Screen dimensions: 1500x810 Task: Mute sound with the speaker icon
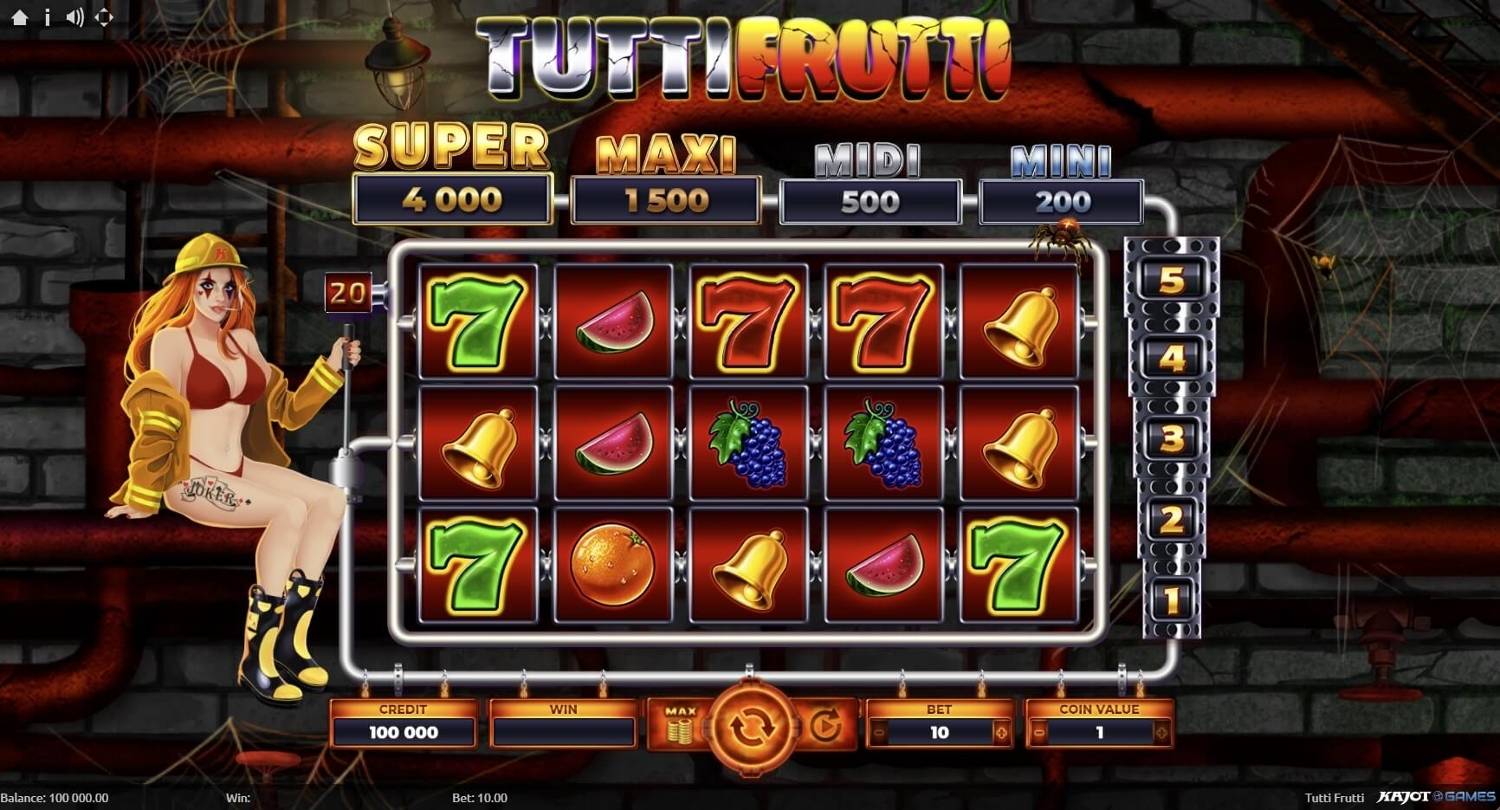pyautogui.click(x=73, y=17)
